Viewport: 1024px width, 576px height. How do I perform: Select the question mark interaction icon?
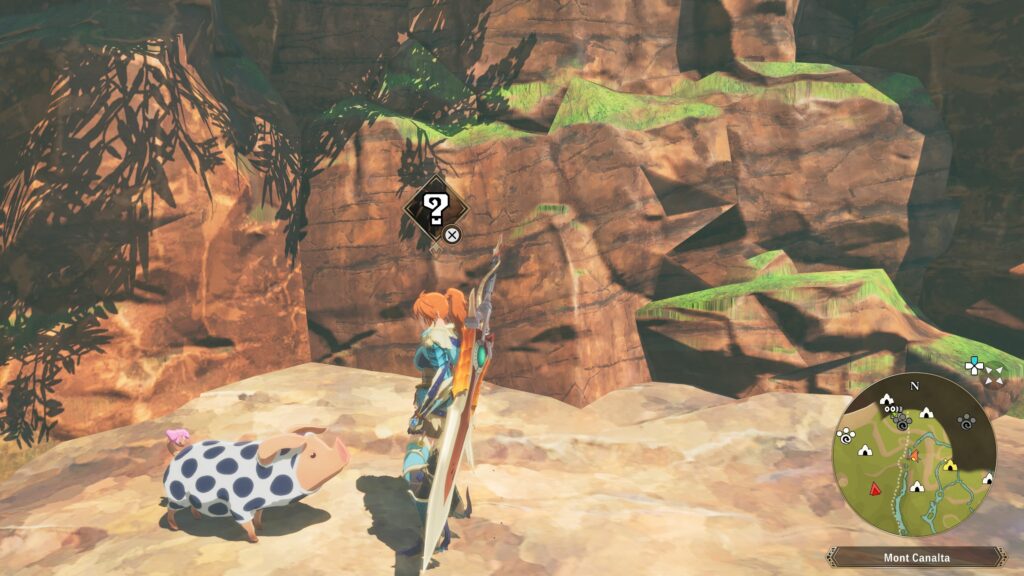pyautogui.click(x=435, y=209)
